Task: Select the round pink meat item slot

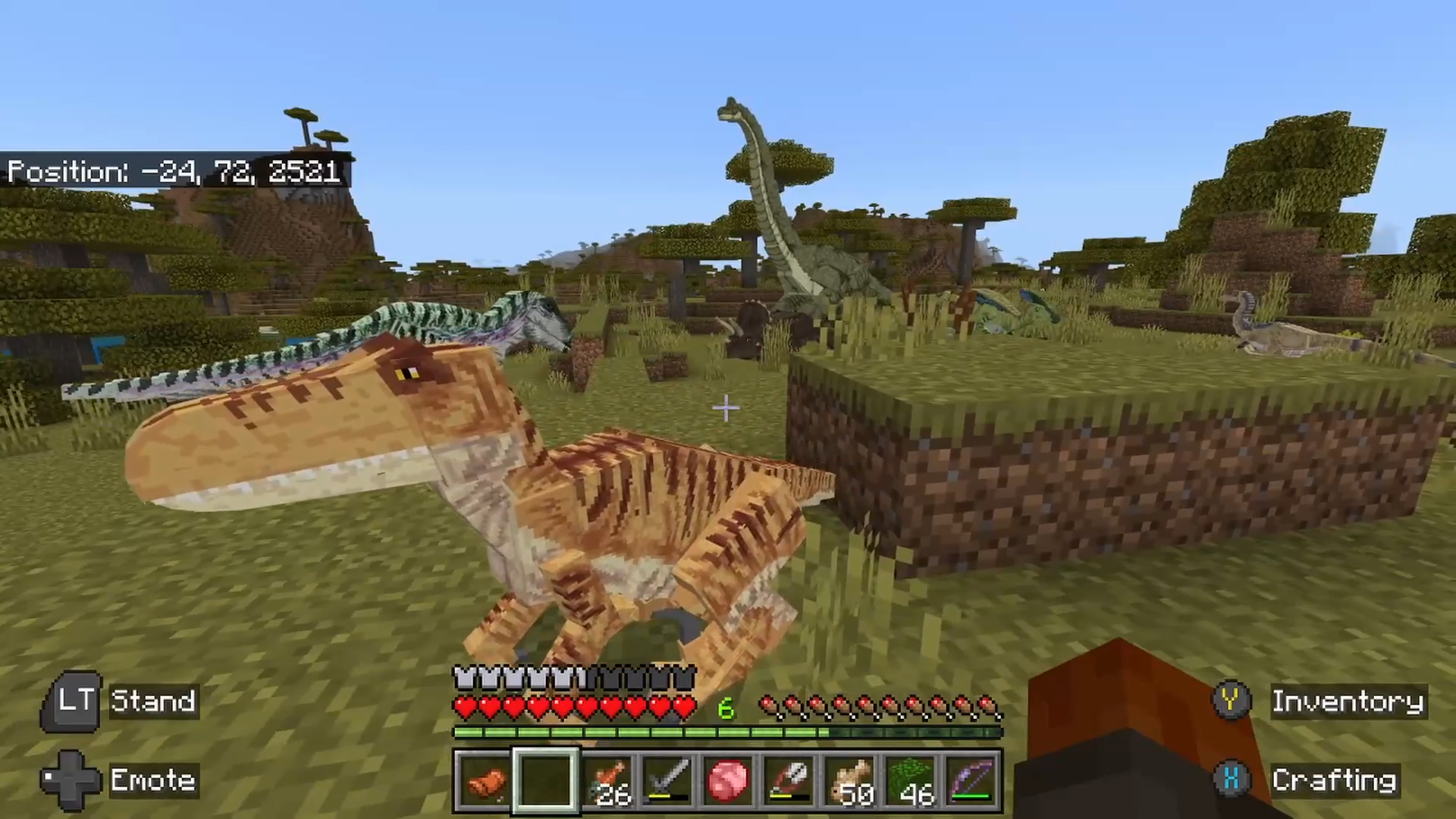Action: click(729, 780)
